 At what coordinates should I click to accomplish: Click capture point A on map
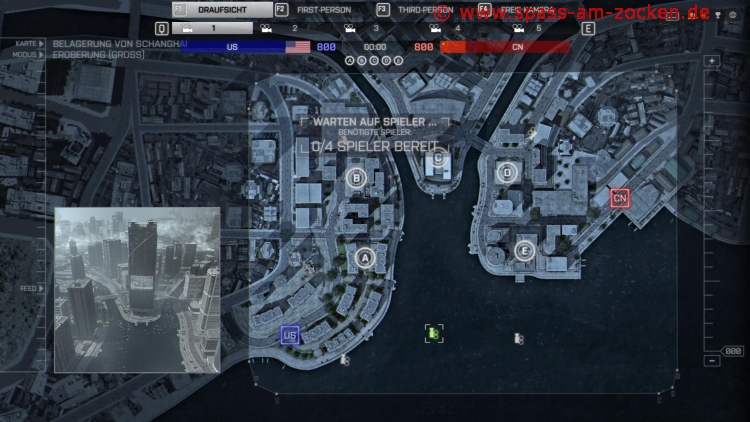pos(364,258)
